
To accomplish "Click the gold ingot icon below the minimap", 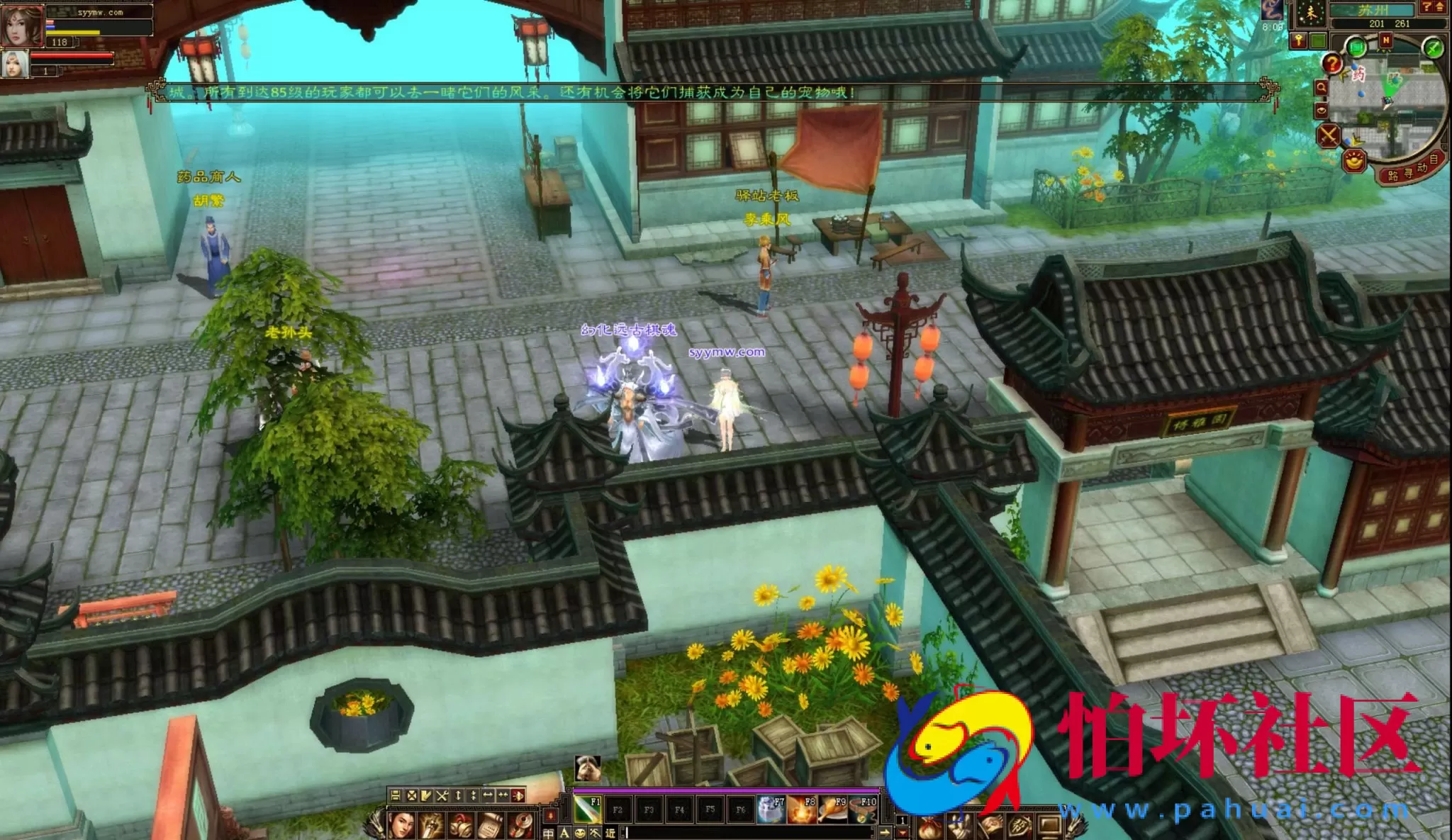I will 1353,162.
